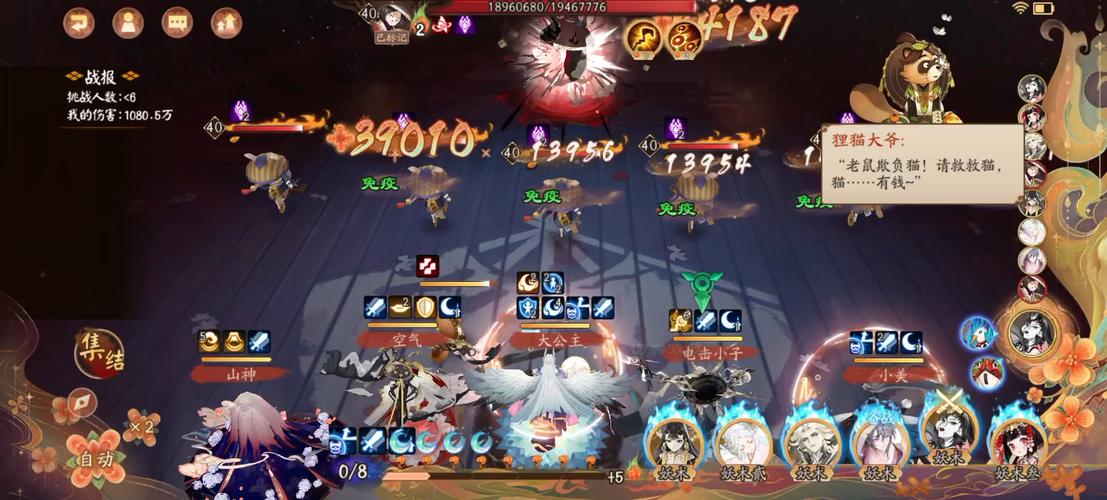The height and width of the screenshot is (500, 1107).
Task: Open the friends profile icon
Action: click(128, 22)
